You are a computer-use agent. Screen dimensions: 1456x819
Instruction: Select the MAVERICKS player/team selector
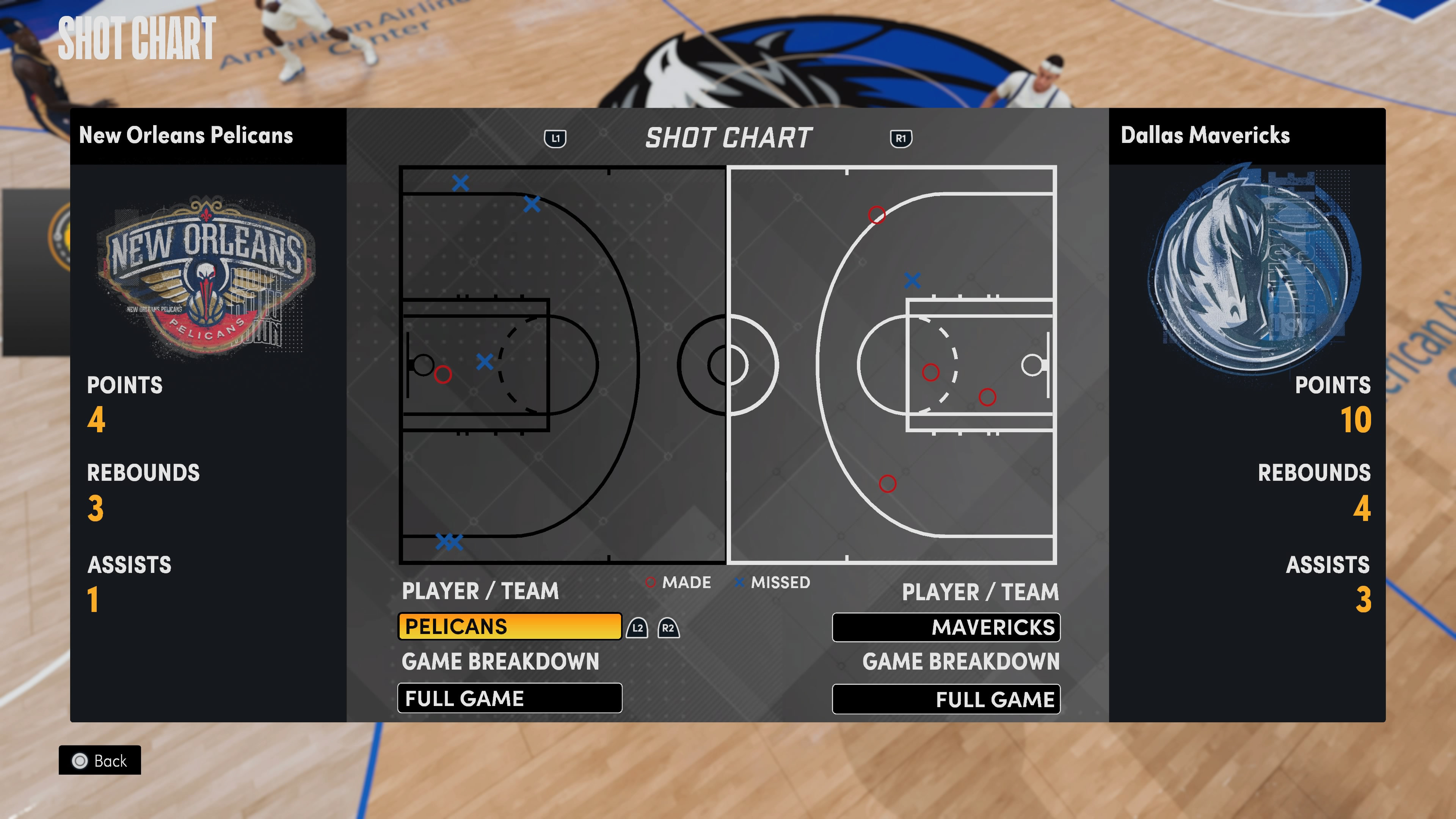pyautogui.click(x=946, y=628)
